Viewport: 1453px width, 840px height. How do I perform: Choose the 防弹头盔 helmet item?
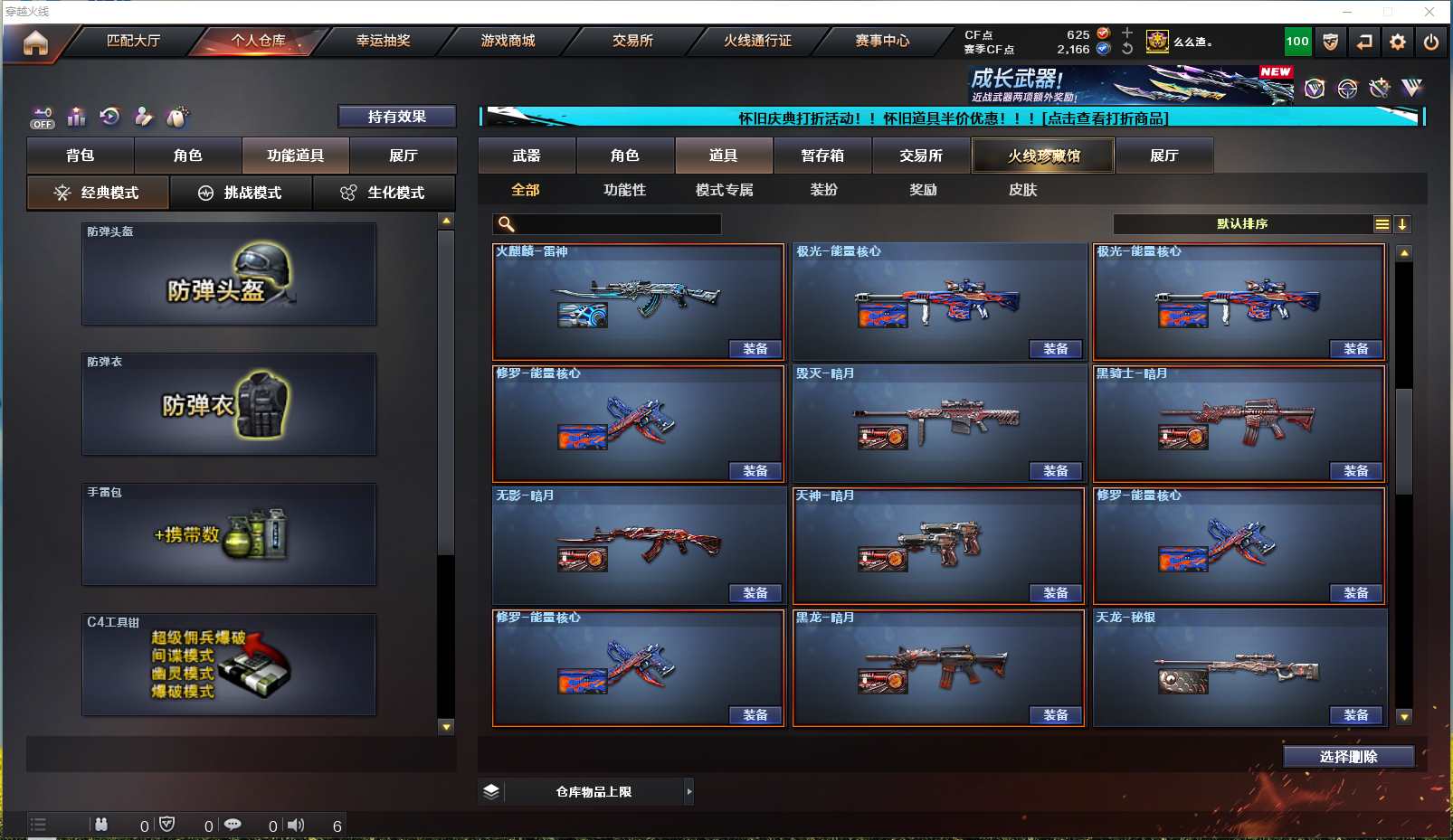[x=229, y=274]
